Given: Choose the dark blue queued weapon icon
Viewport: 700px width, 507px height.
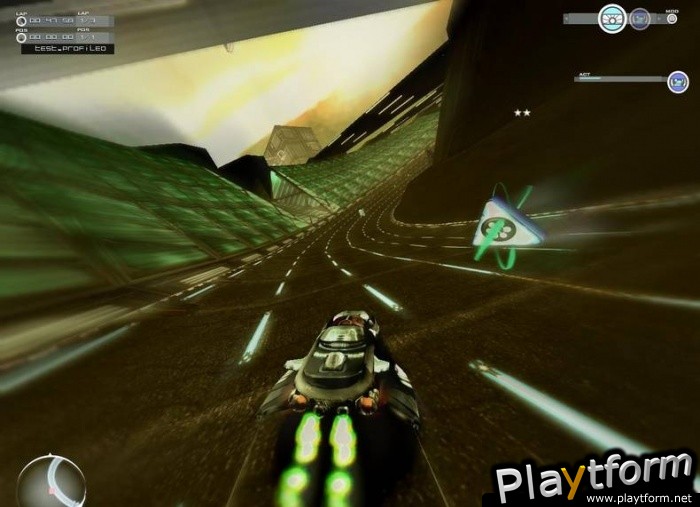Looking at the screenshot, I should point(640,19).
